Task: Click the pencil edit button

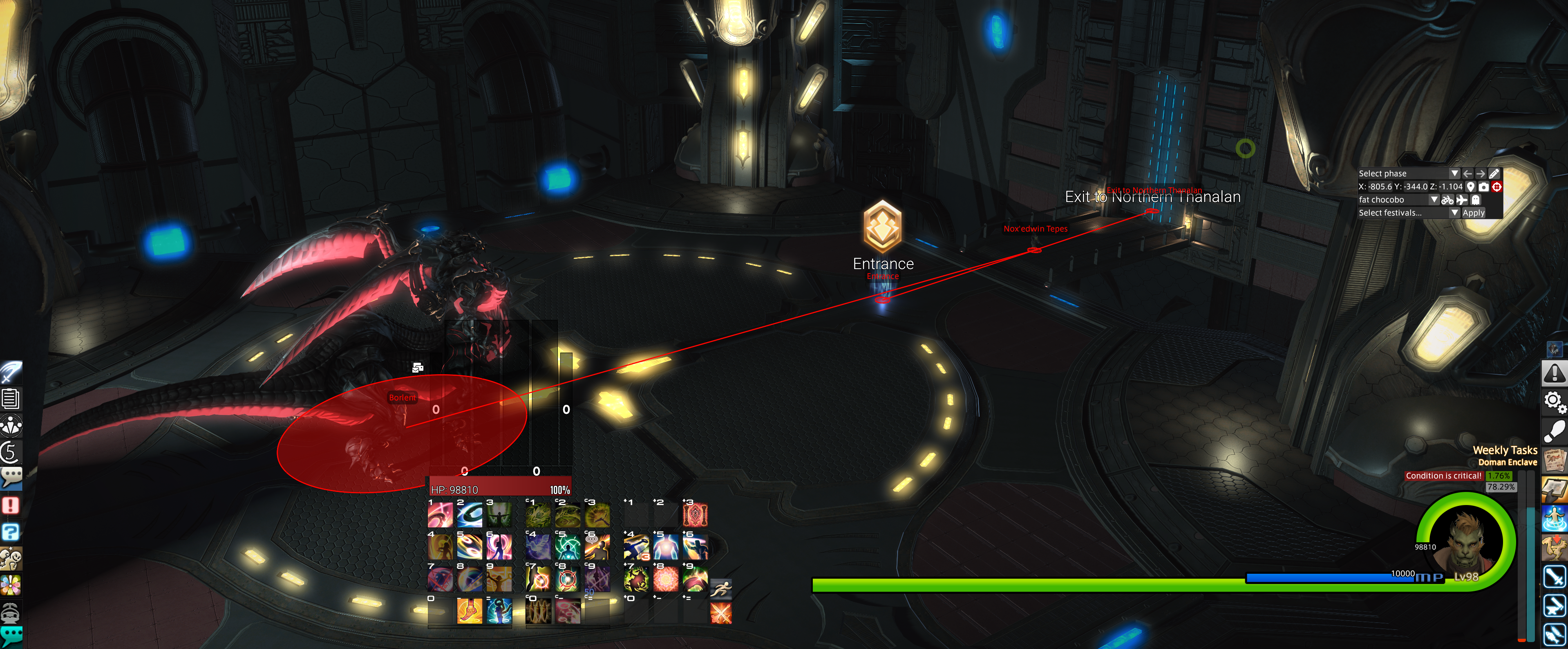Action: coord(1494,174)
